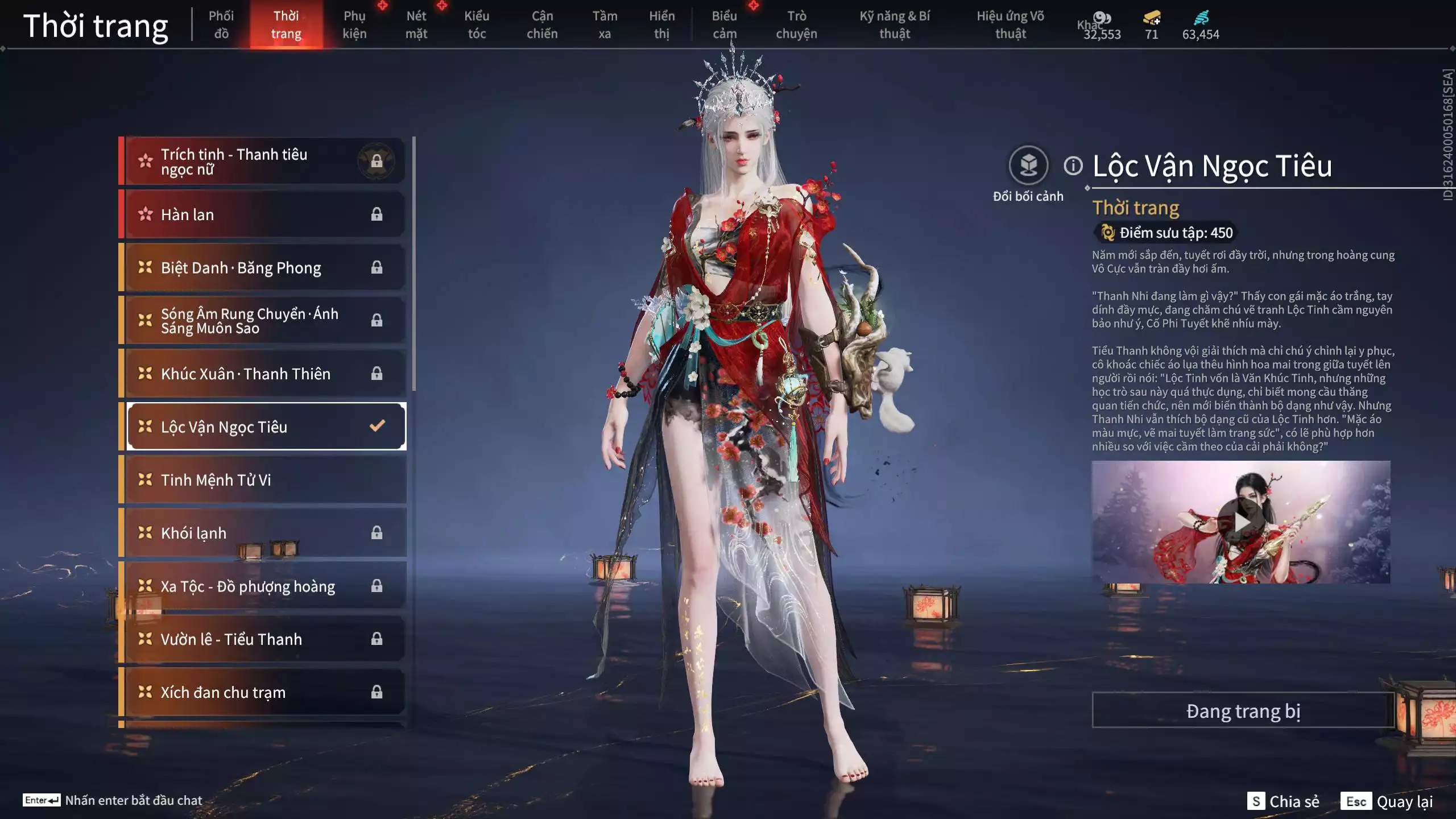Open the outfit info icon

pyautogui.click(x=1073, y=166)
